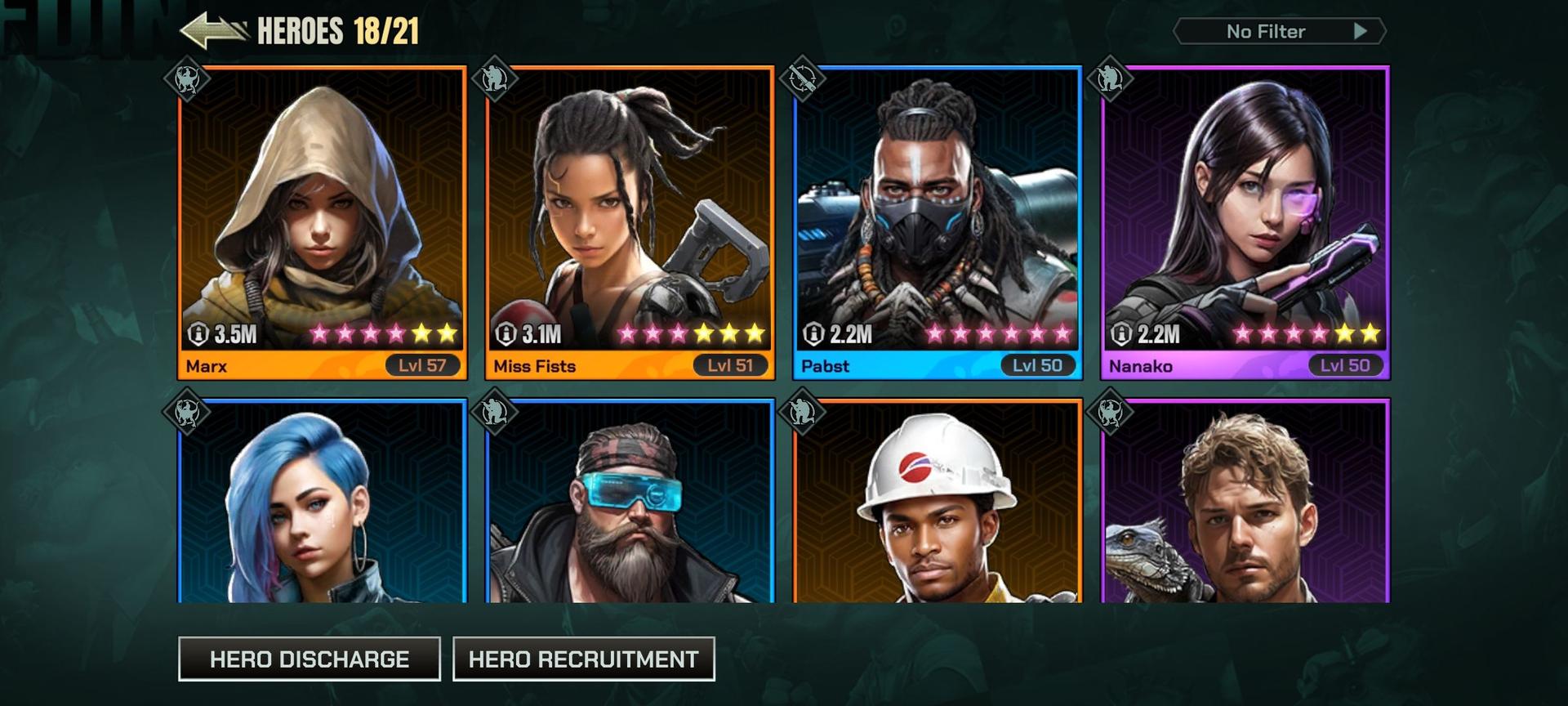Viewport: 1568px width, 706px height.
Task: Go back using the arrow button
Action: coord(212,31)
